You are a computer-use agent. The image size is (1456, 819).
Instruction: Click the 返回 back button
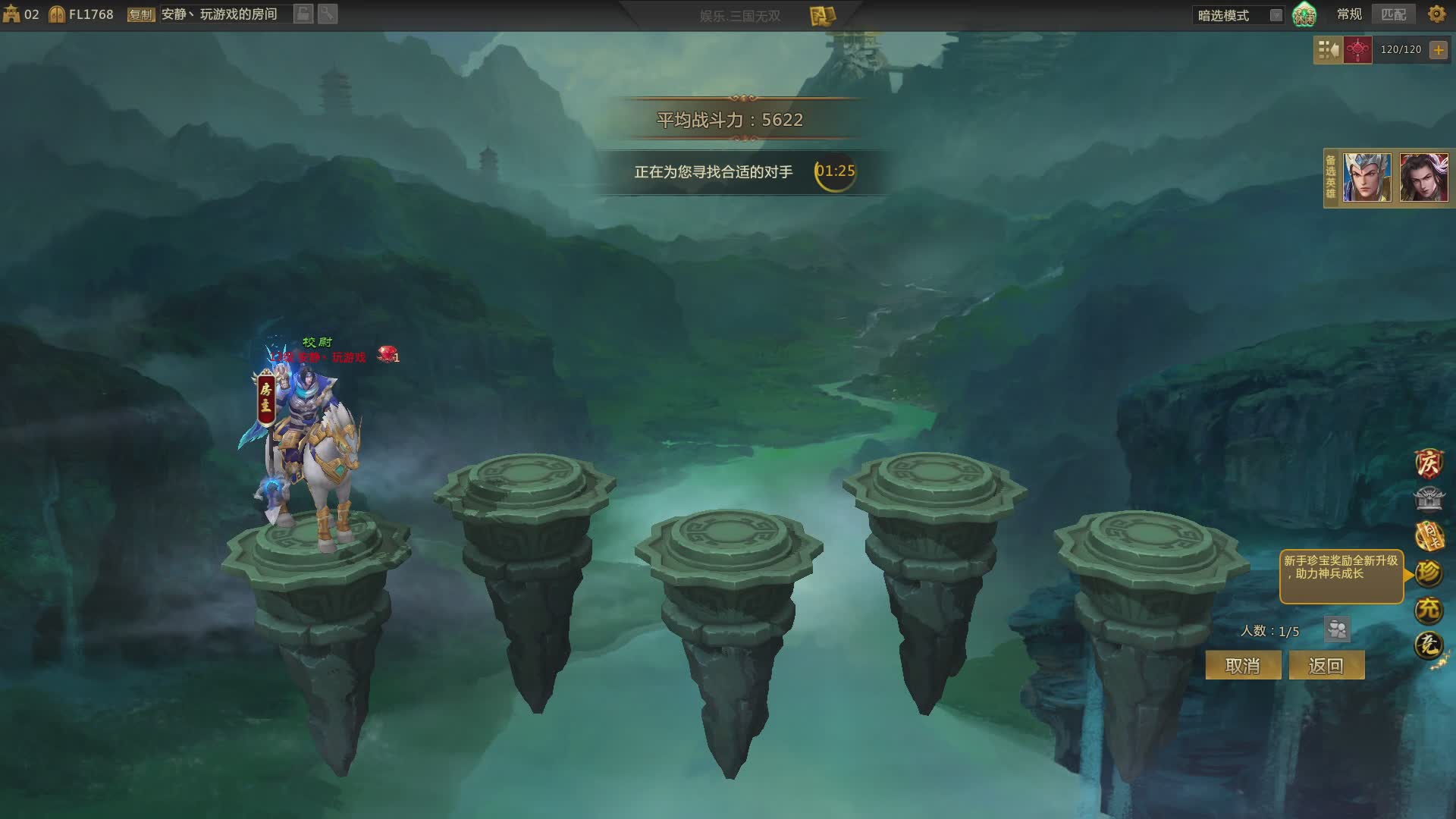coord(1326,666)
